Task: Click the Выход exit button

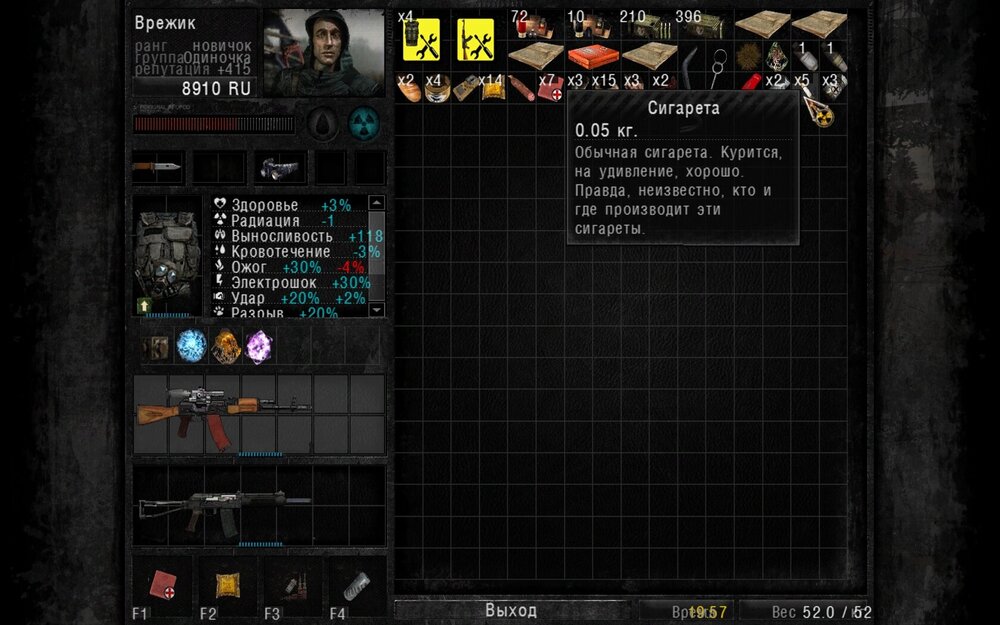Action: tap(511, 610)
